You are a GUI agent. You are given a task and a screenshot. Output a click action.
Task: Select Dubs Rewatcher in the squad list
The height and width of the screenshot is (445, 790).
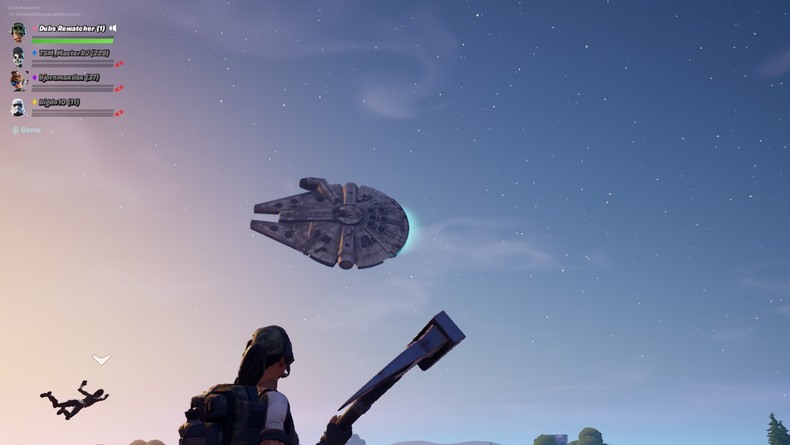click(71, 29)
